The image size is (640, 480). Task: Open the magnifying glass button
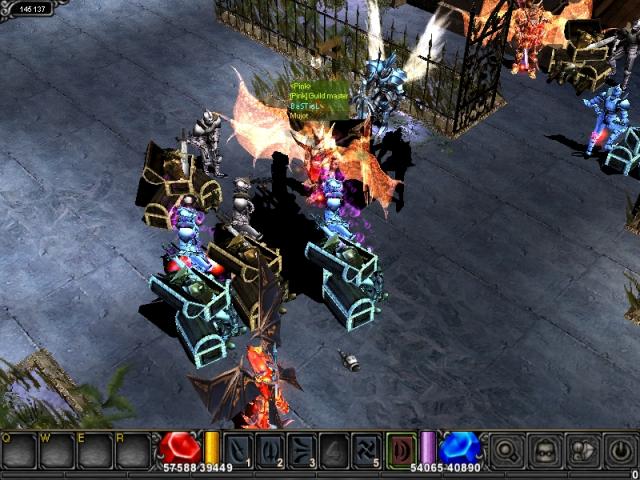(508, 451)
